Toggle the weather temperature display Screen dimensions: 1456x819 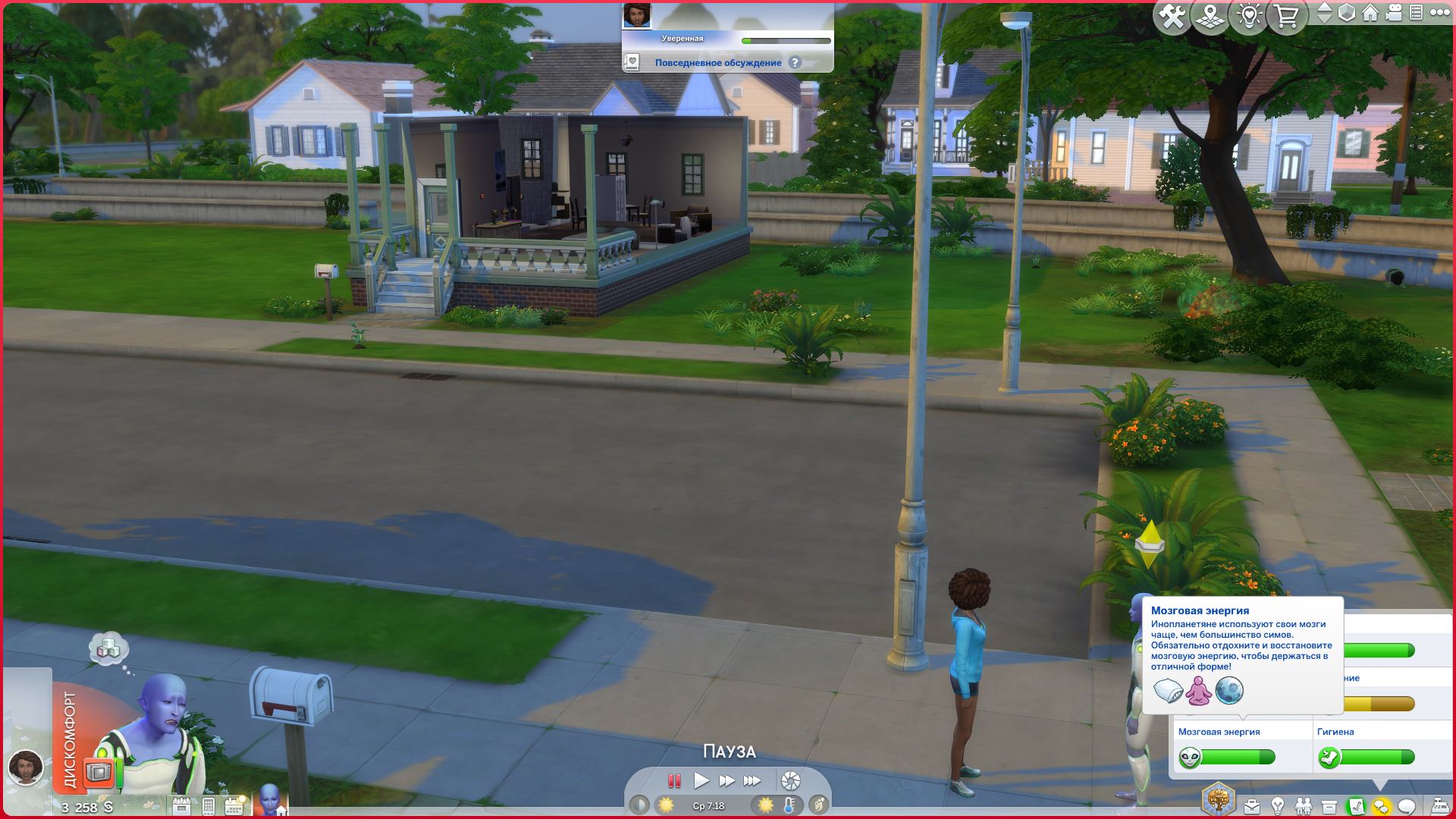coord(789,806)
